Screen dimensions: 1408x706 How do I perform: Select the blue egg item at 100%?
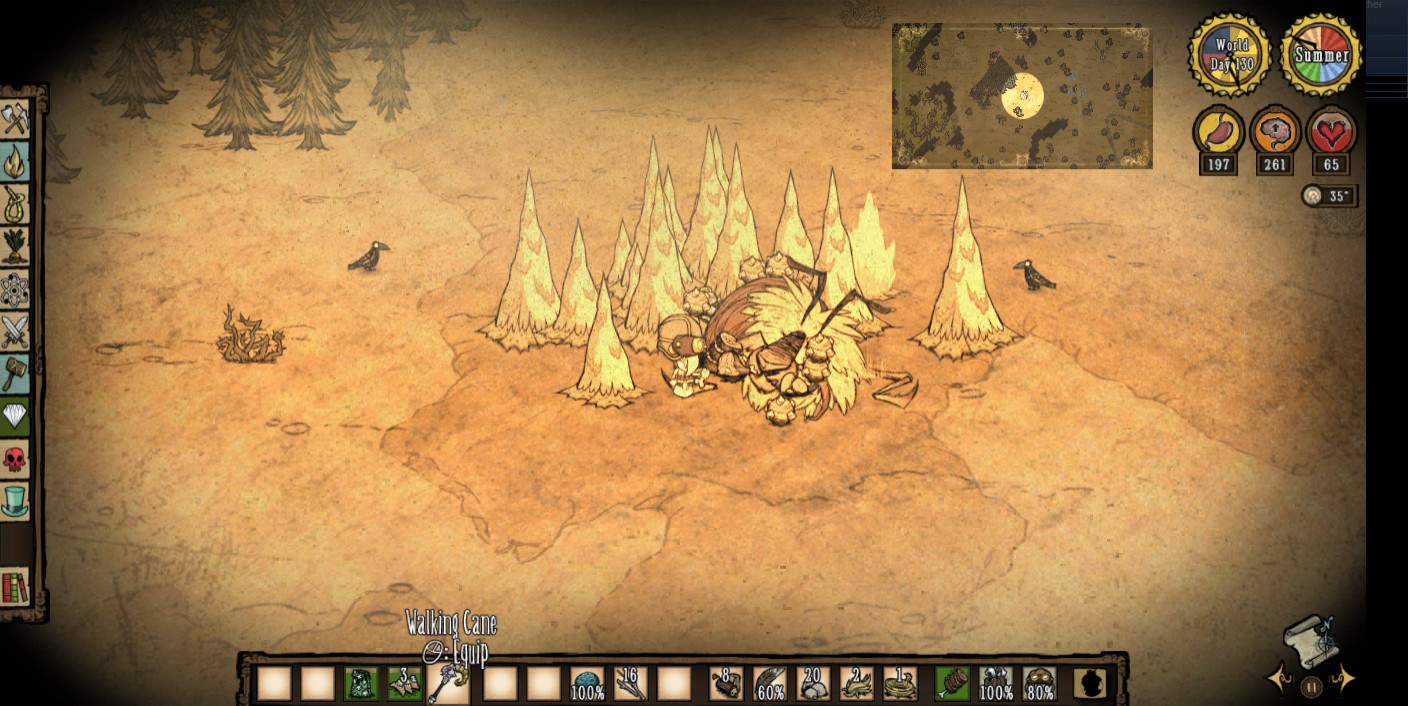click(x=588, y=684)
